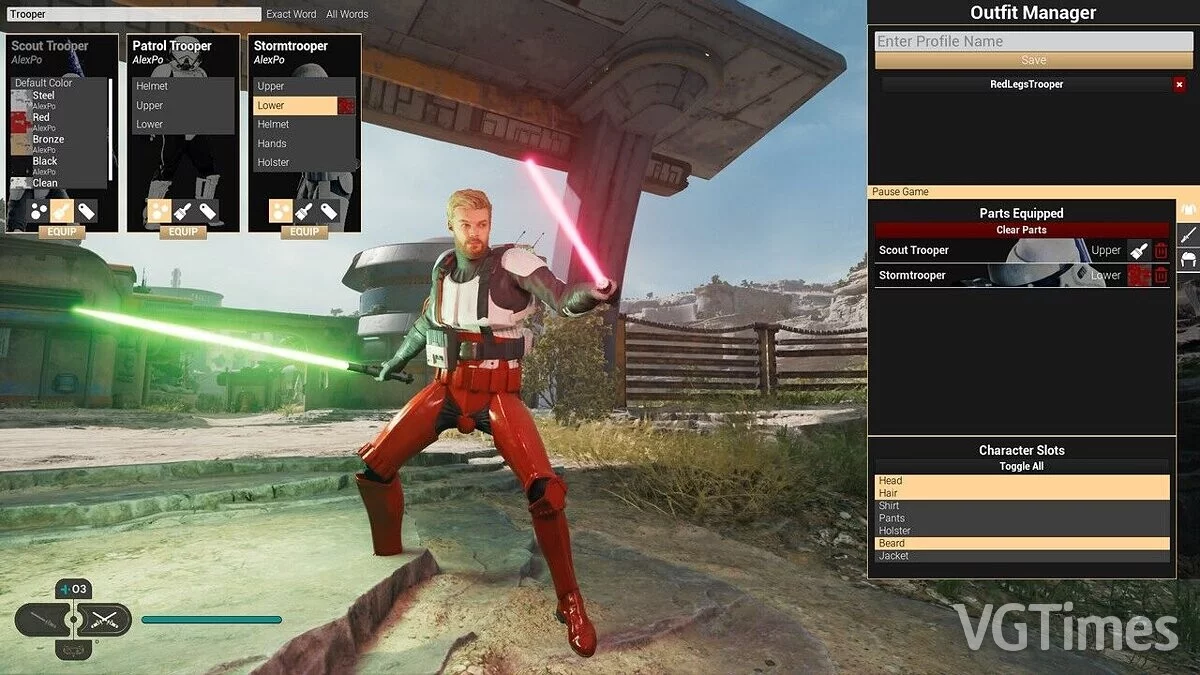Viewport: 1200px width, 675px height.
Task: Click the Trooper search box
Action: coord(133,14)
